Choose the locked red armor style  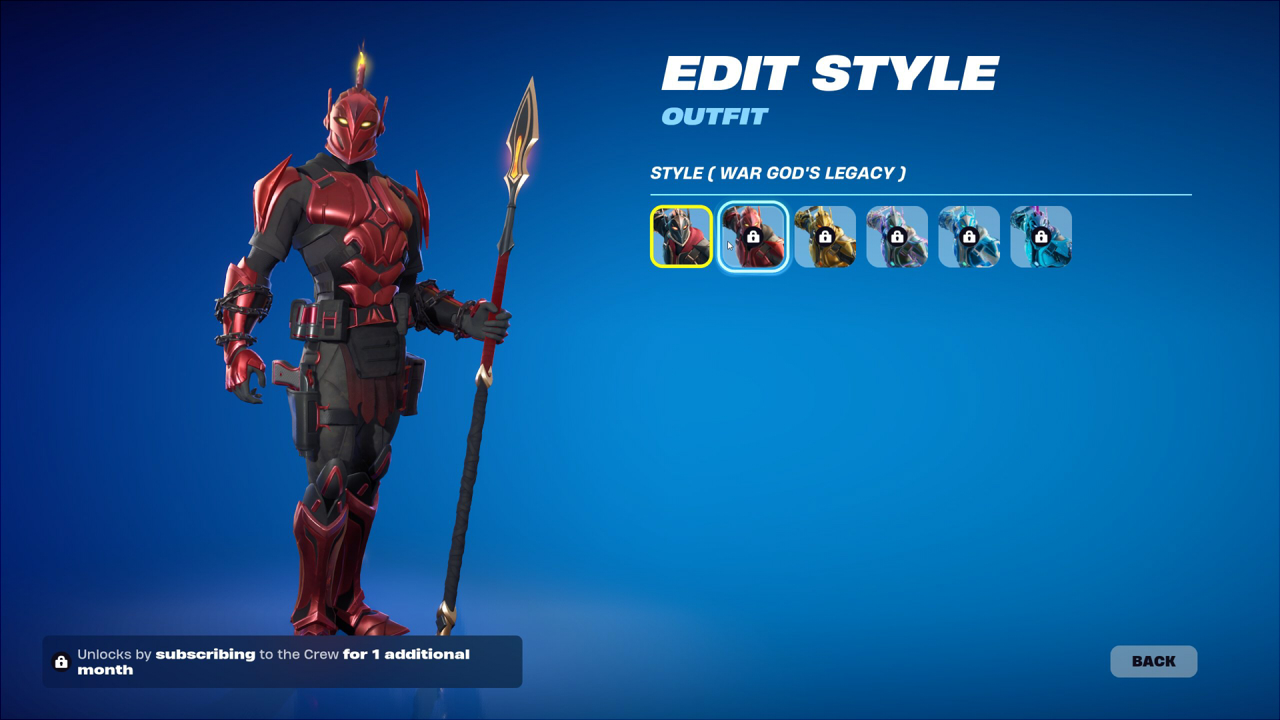point(753,237)
